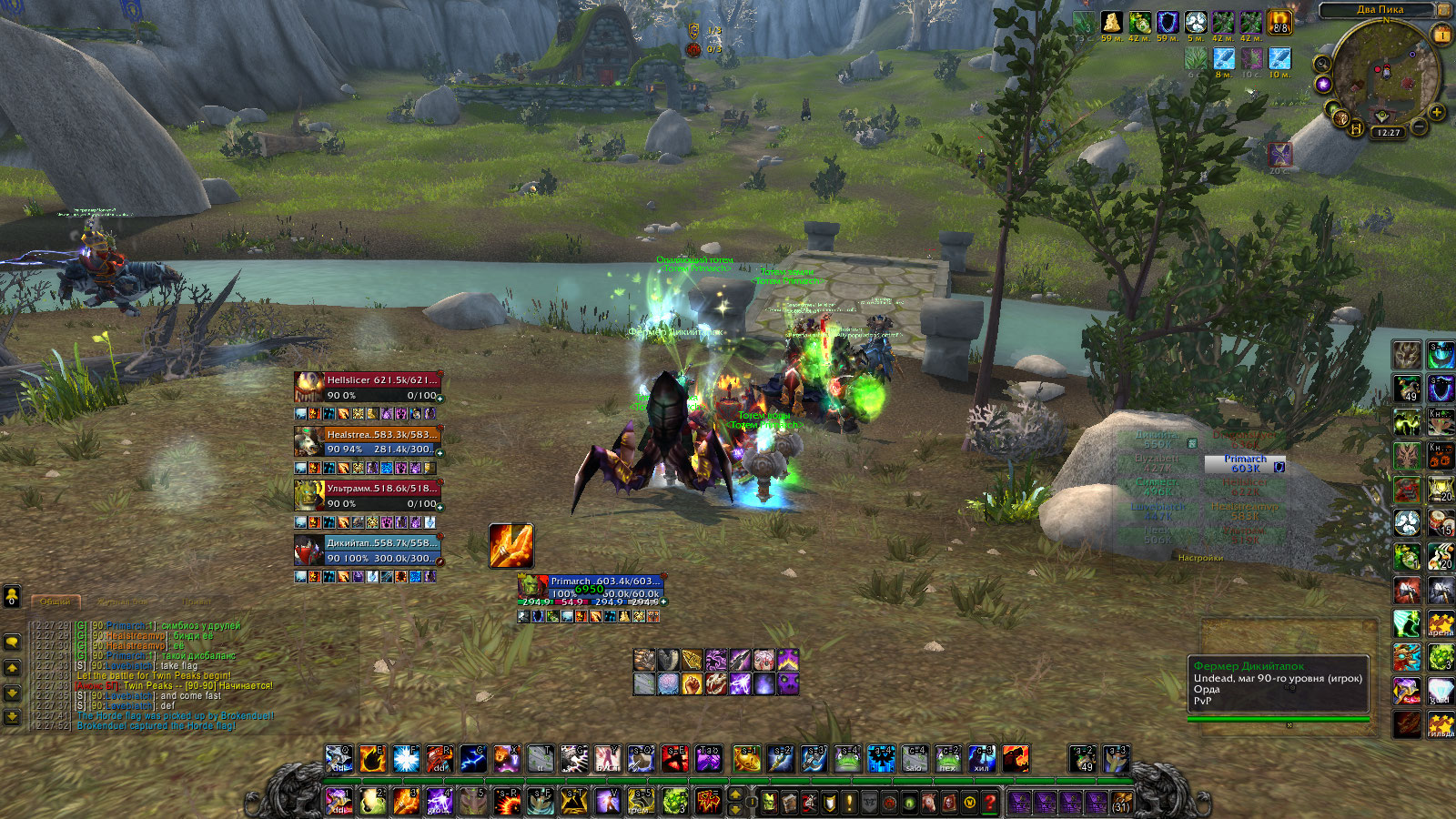Open the calendar from the minimap
Image resolution: width=1456 pixels, height=819 pixels.
[1441, 35]
